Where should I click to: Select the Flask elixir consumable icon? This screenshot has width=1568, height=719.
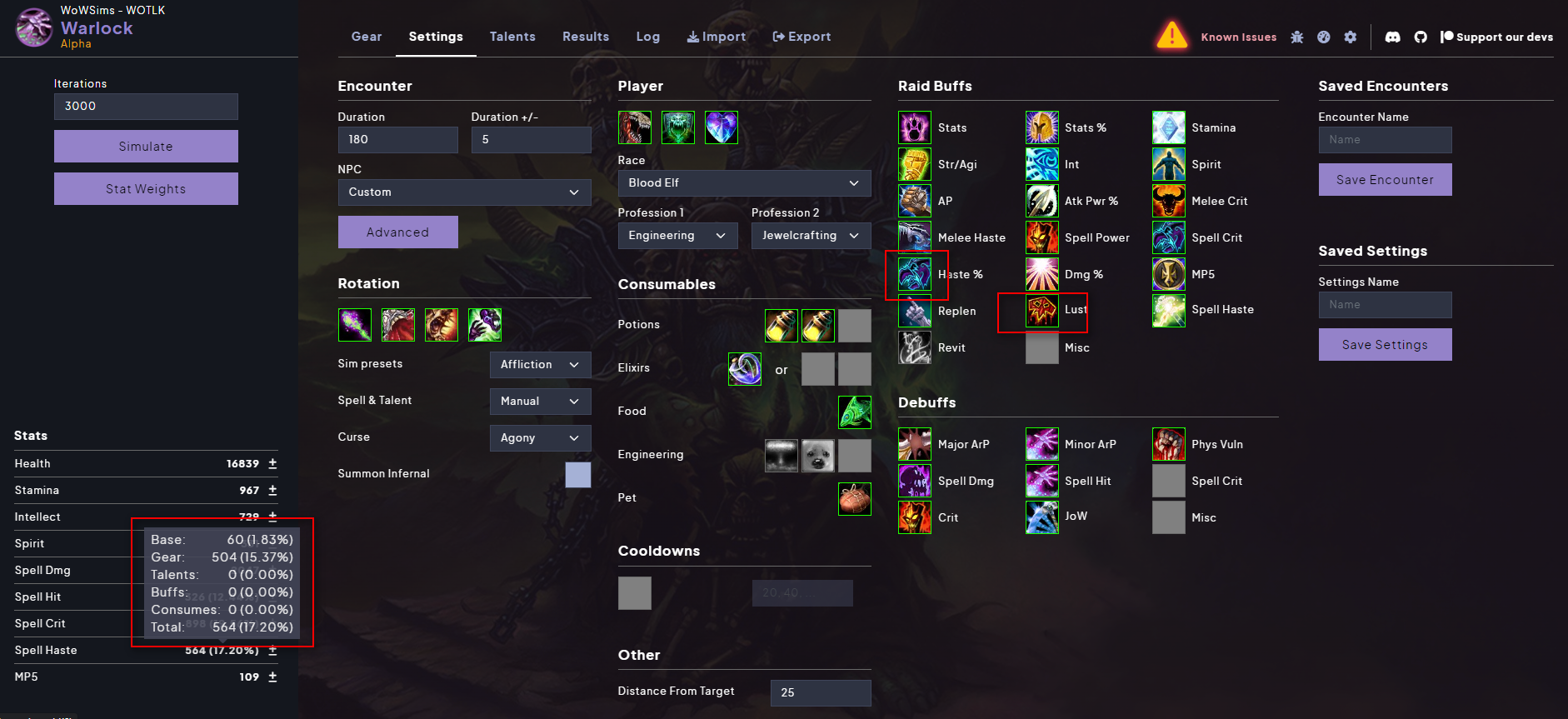coord(744,369)
